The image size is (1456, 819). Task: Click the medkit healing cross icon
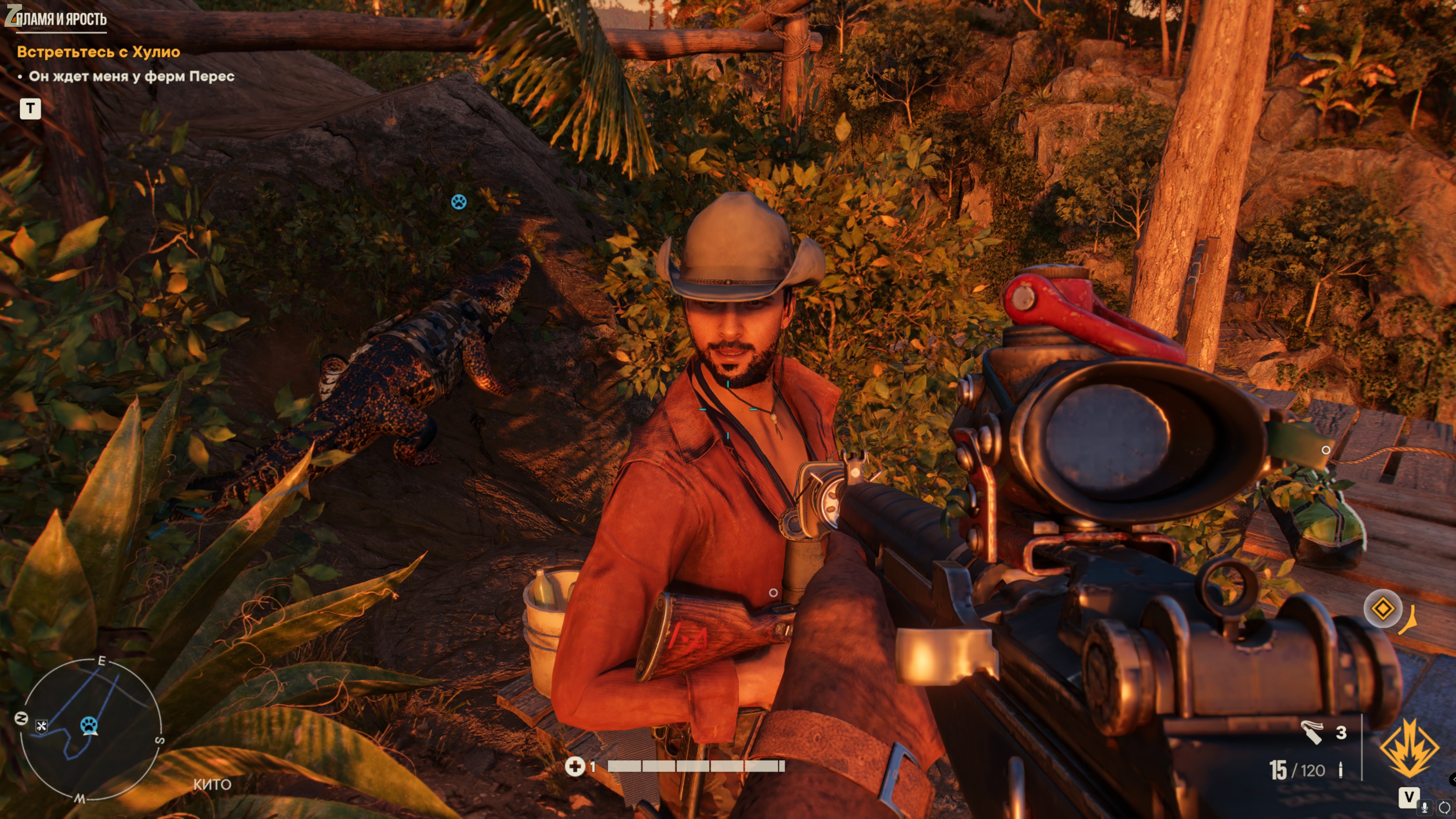[x=575, y=766]
